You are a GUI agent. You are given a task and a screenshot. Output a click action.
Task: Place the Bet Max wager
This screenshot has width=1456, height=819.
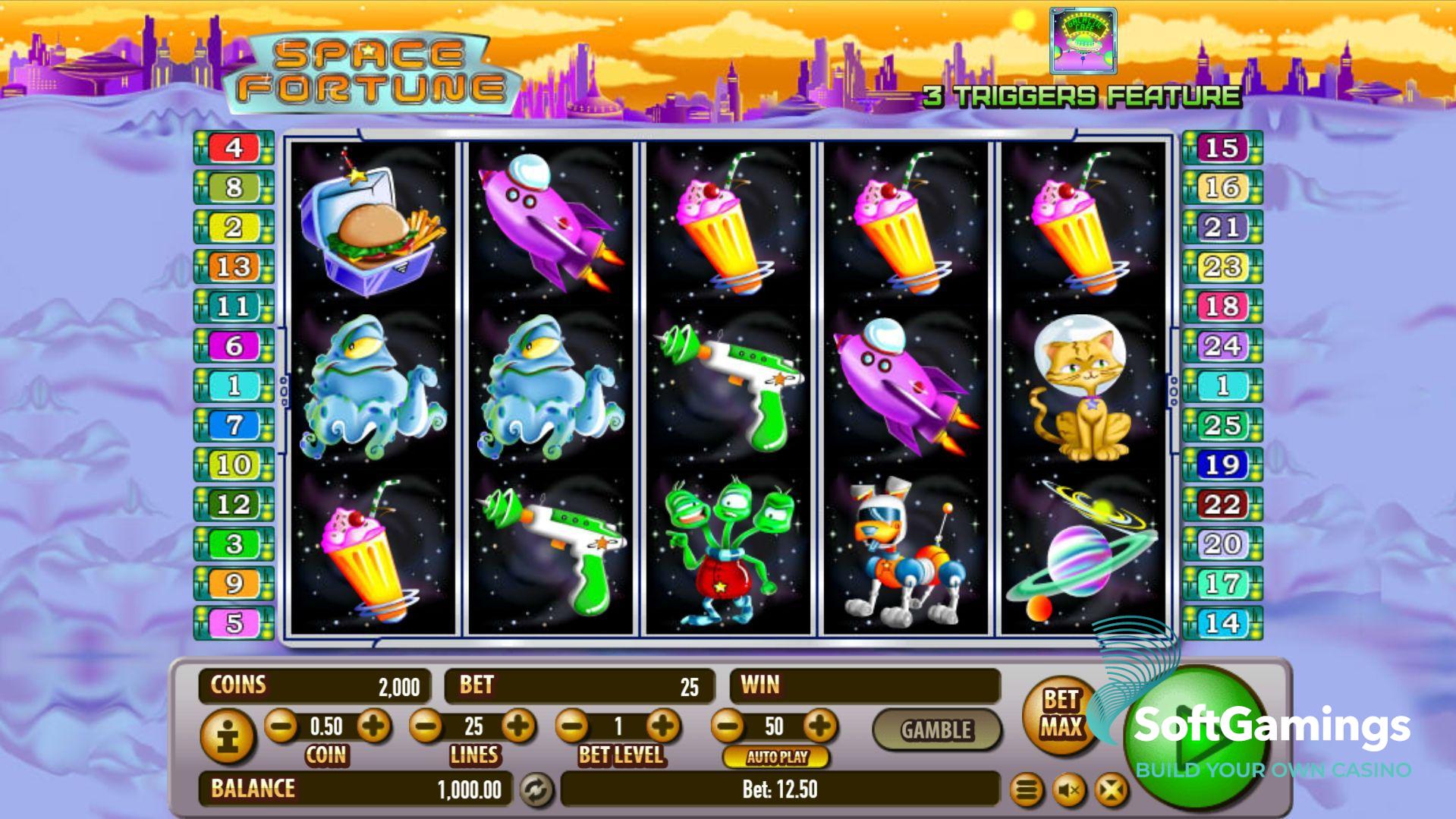pyautogui.click(x=1060, y=713)
